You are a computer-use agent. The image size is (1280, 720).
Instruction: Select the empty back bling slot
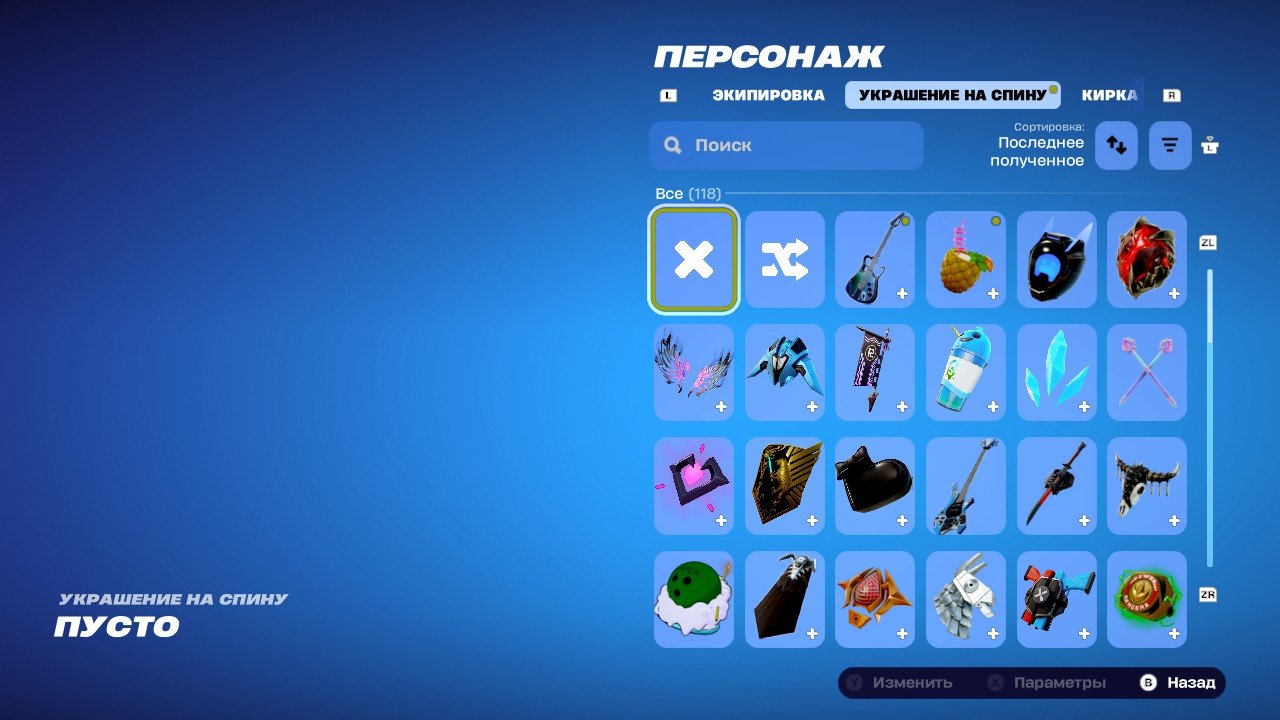693,260
